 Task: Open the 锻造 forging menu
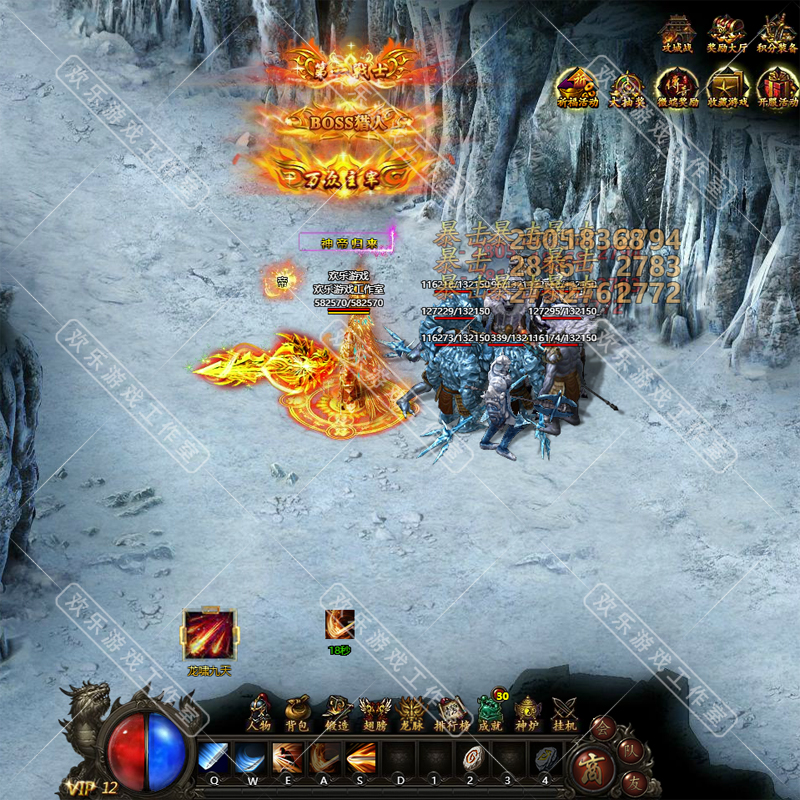[x=335, y=712]
